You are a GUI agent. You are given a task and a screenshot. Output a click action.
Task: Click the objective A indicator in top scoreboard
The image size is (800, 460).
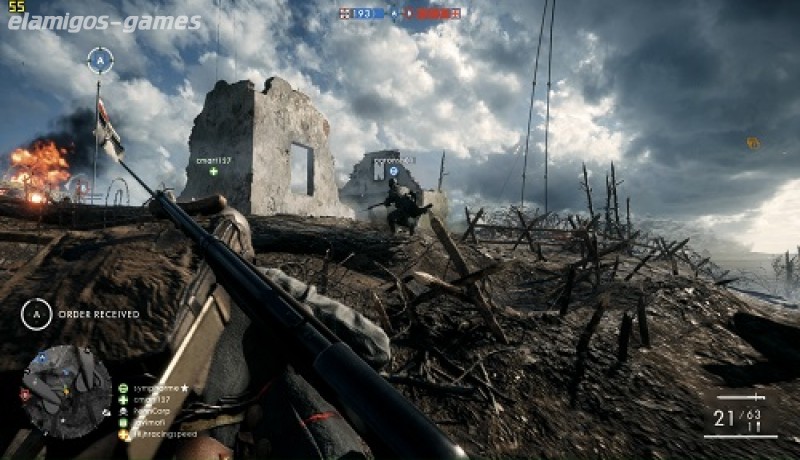[394, 14]
